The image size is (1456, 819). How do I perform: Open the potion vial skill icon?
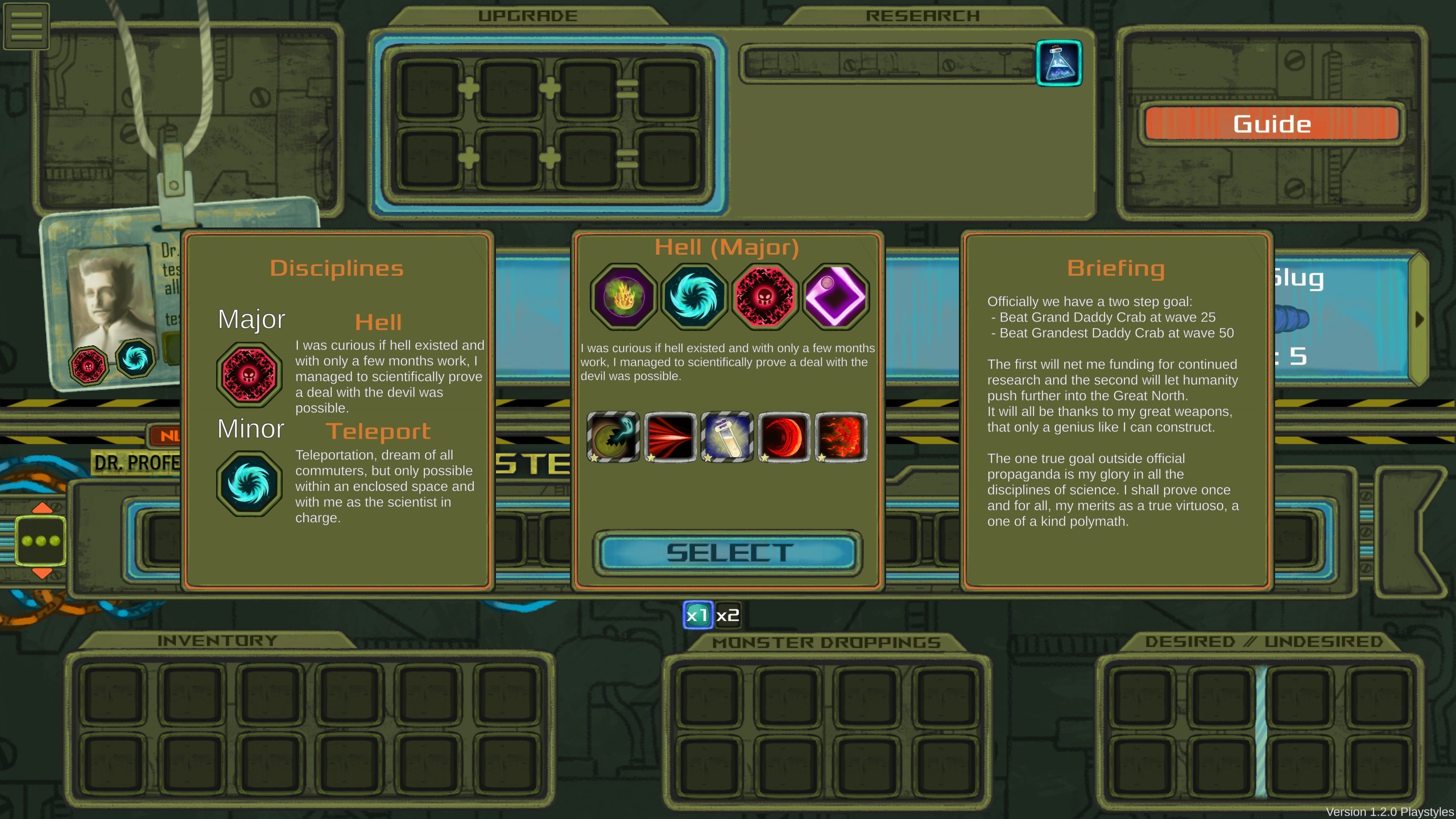tap(728, 437)
